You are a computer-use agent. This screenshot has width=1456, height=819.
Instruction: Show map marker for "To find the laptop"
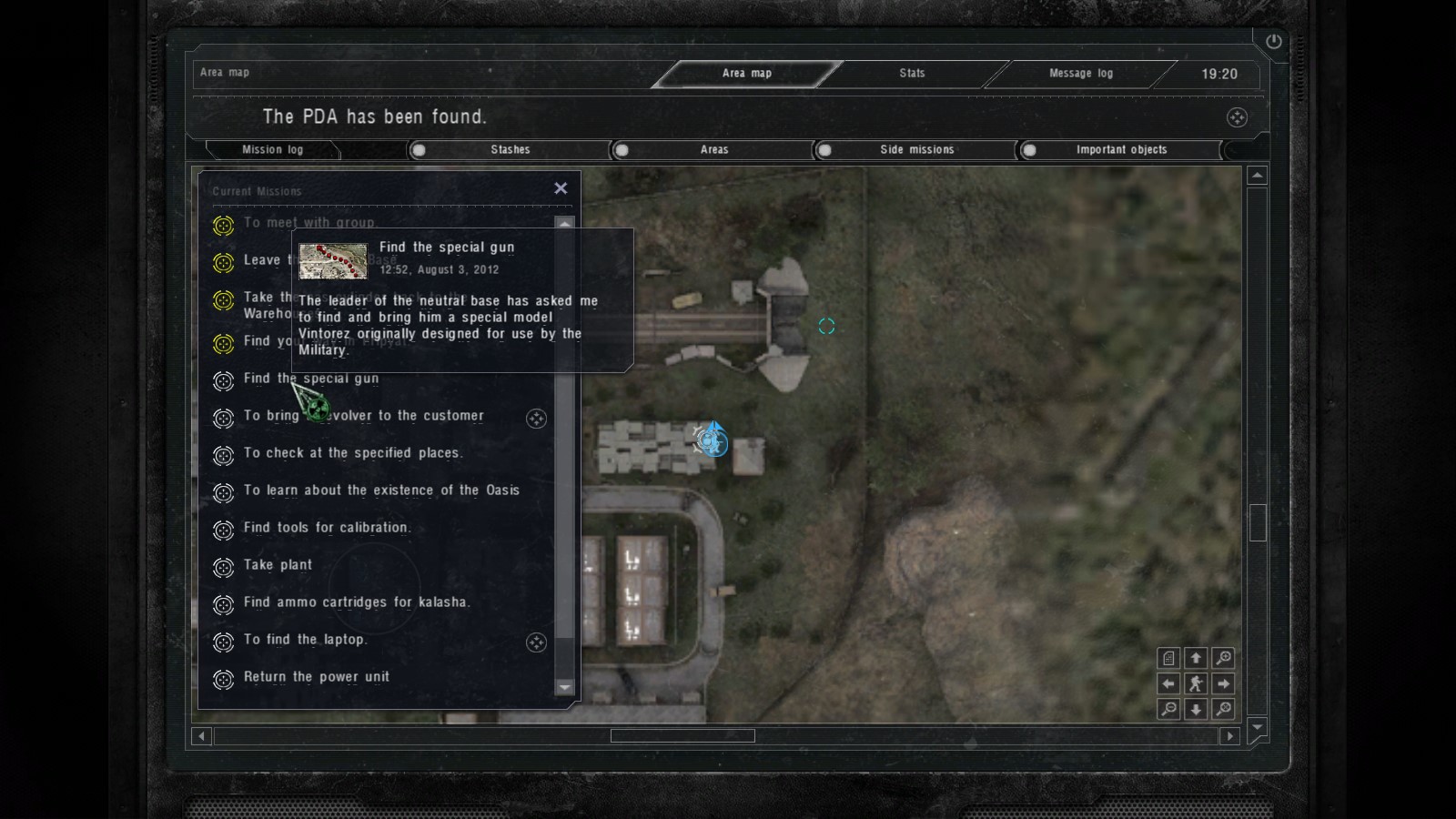tap(536, 642)
